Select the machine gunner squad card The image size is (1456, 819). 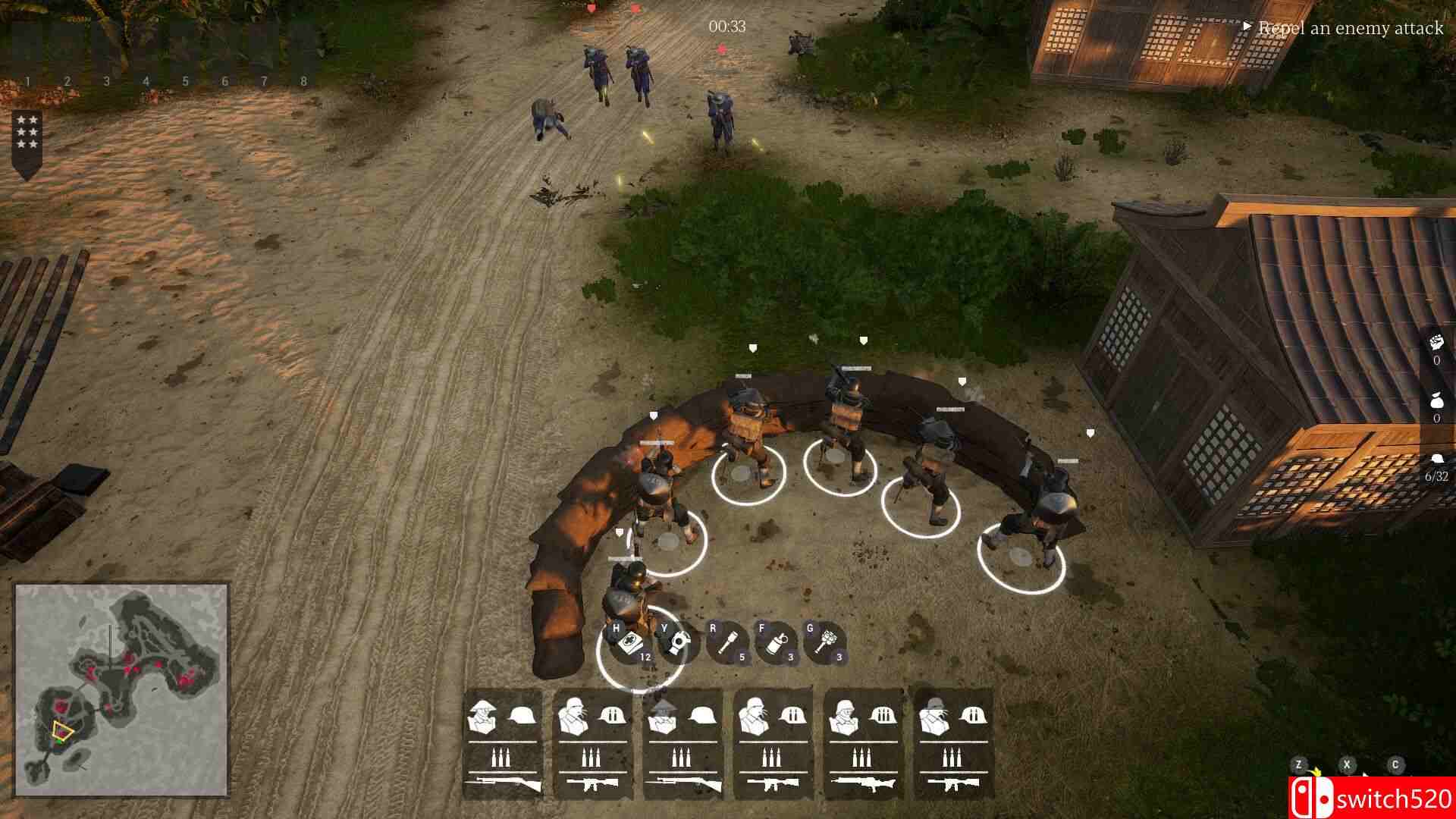tap(863, 743)
